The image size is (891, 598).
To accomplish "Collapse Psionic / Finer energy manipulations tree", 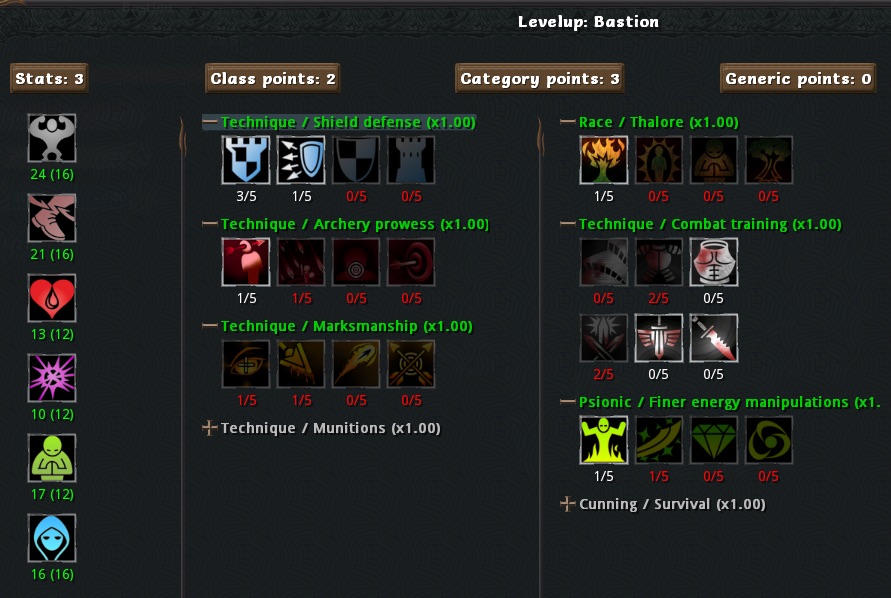I will [568, 402].
